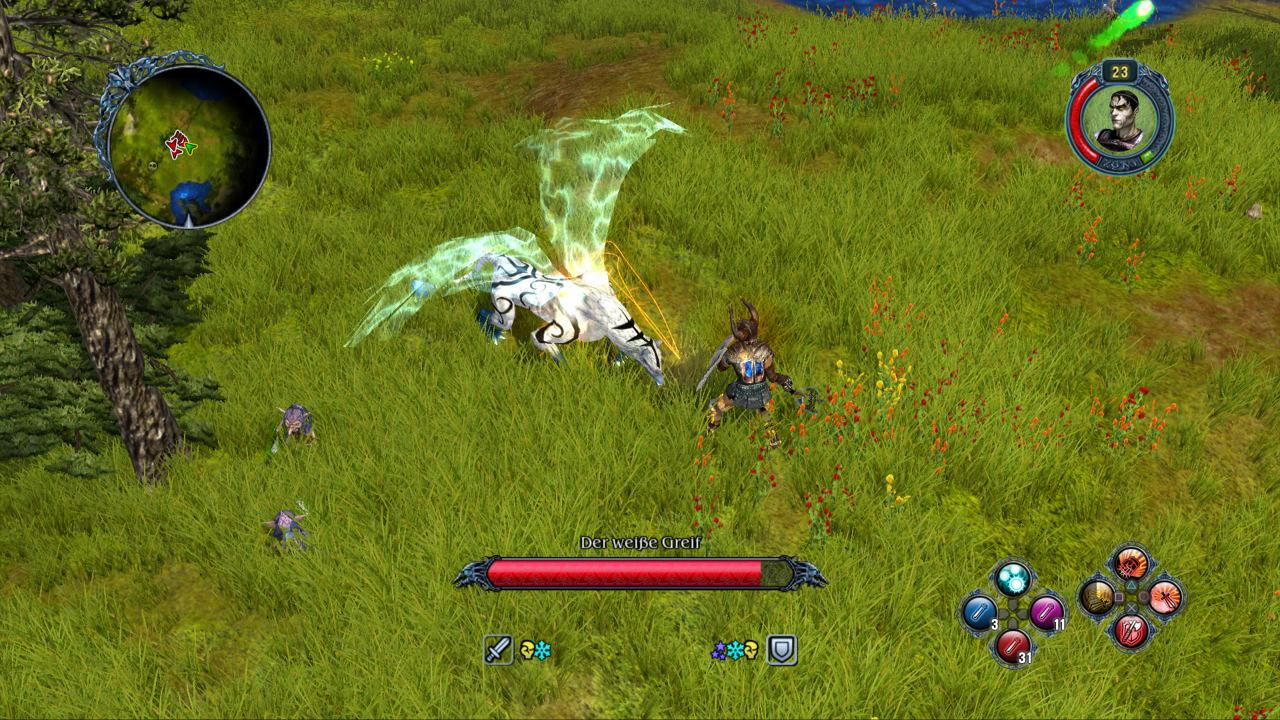Use the shield-and-axe defensive combat art
This screenshot has height=720, width=1280.
(1132, 628)
